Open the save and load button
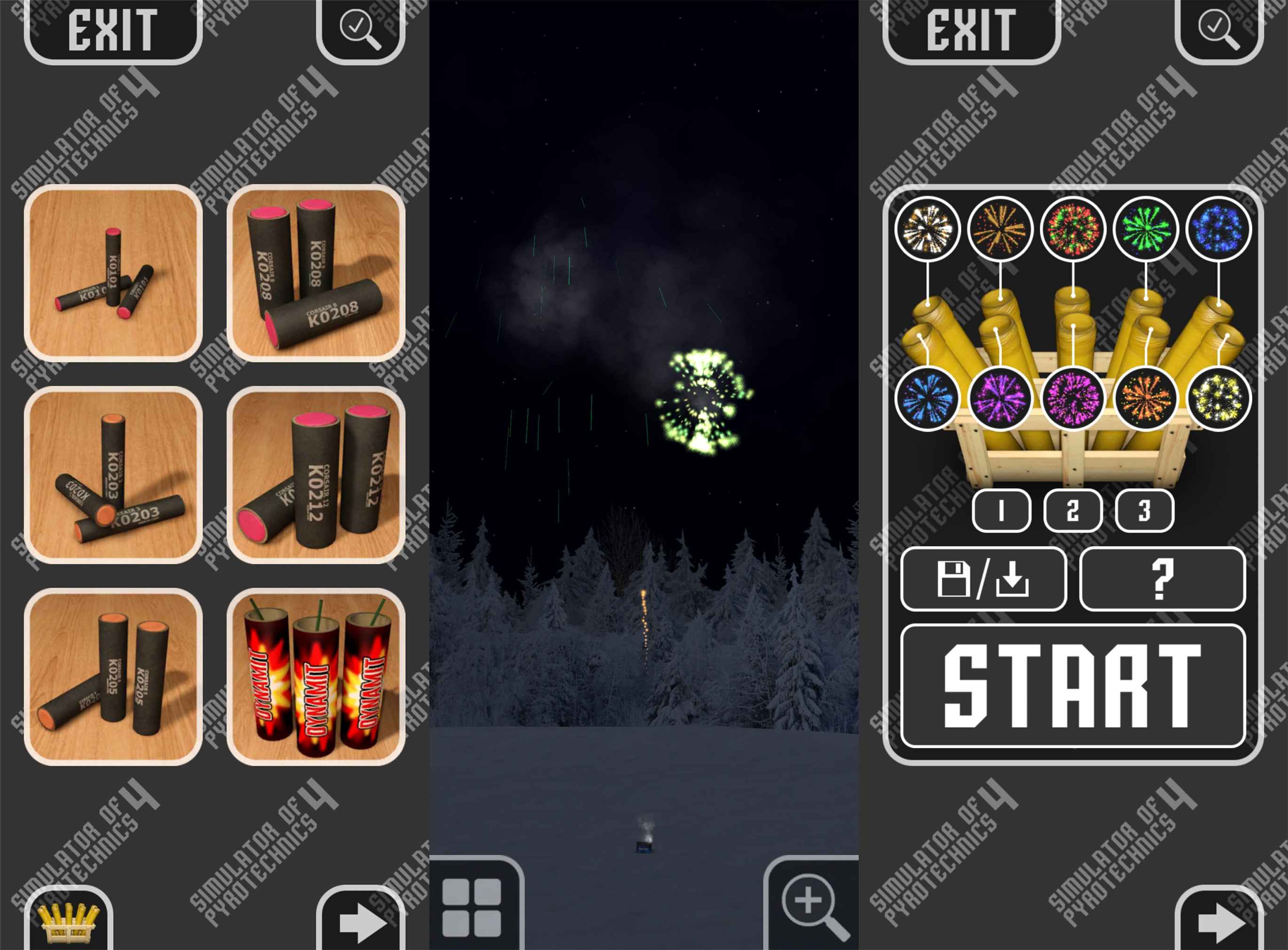The height and width of the screenshot is (950, 1288). point(983,579)
